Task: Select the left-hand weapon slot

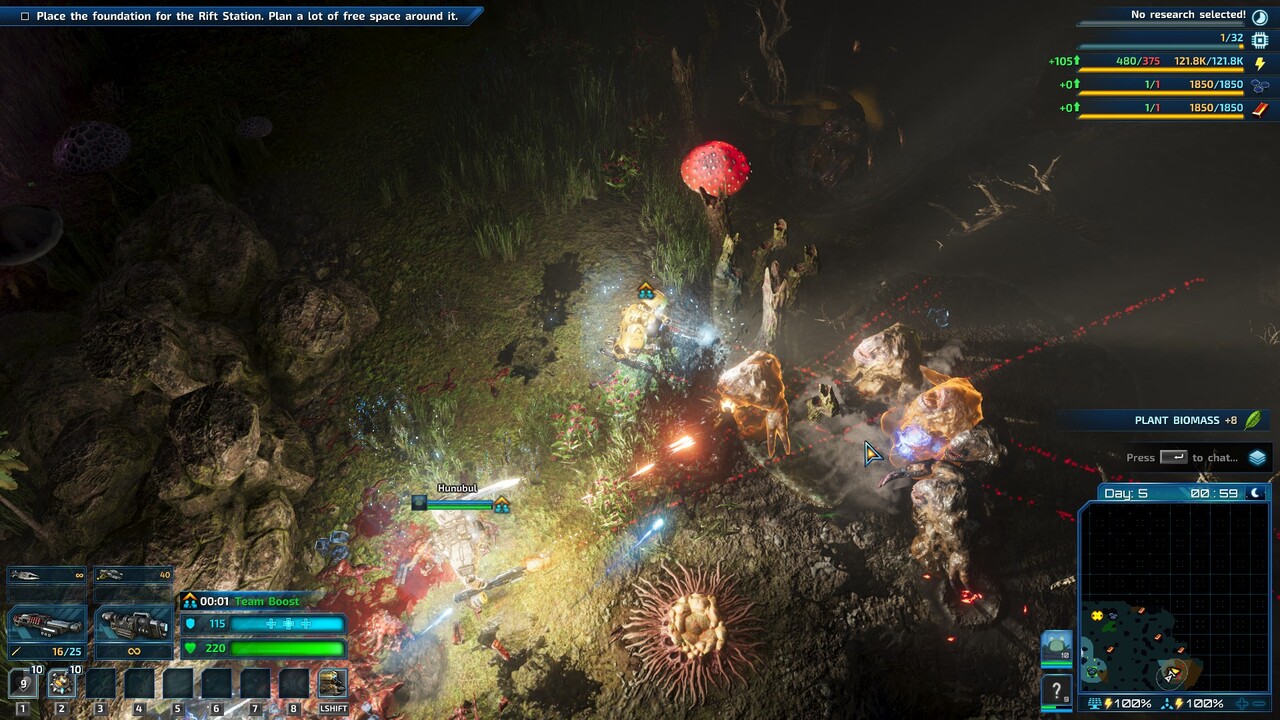Action: pos(46,625)
